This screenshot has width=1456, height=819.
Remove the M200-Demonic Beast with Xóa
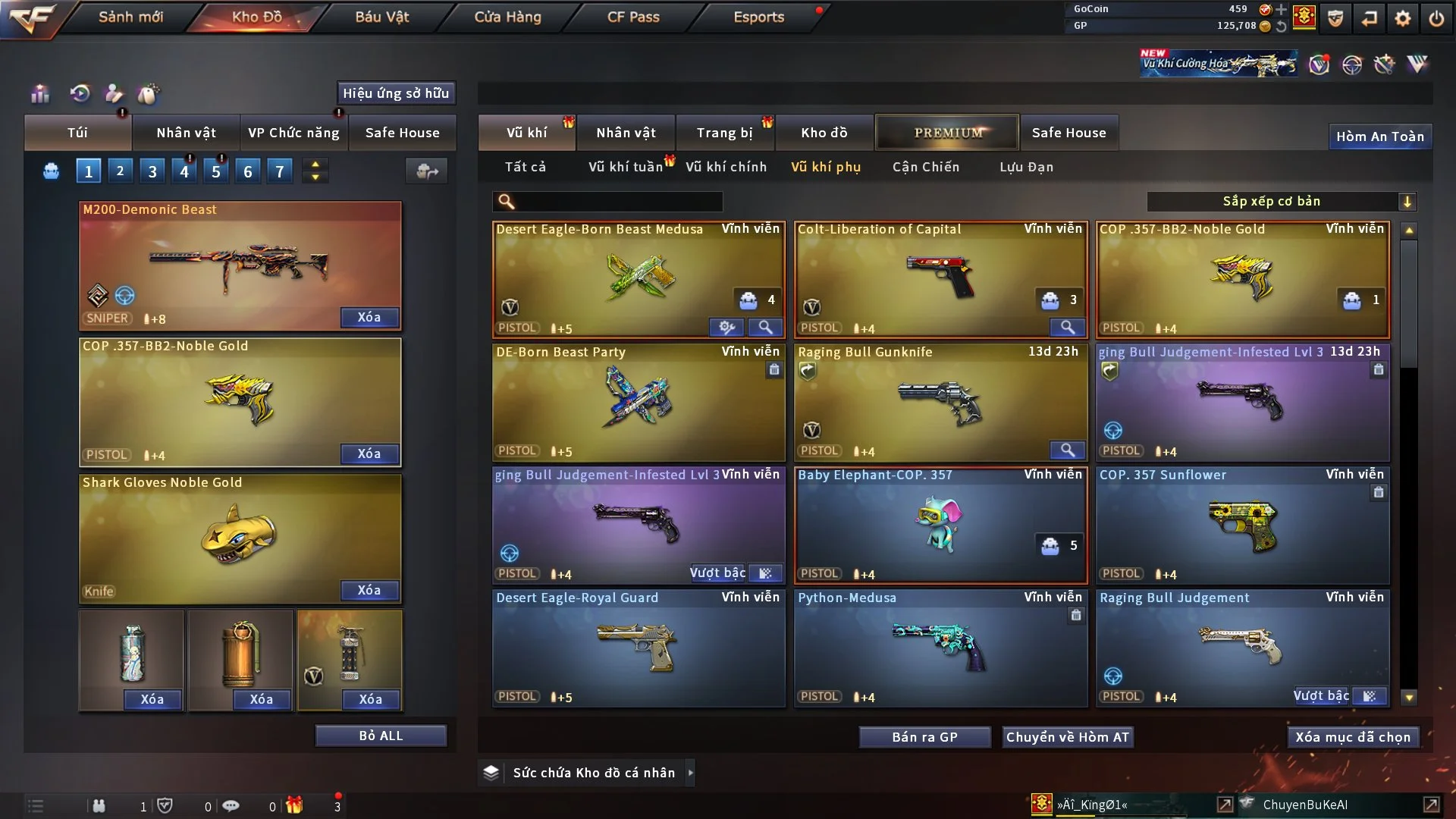click(369, 317)
